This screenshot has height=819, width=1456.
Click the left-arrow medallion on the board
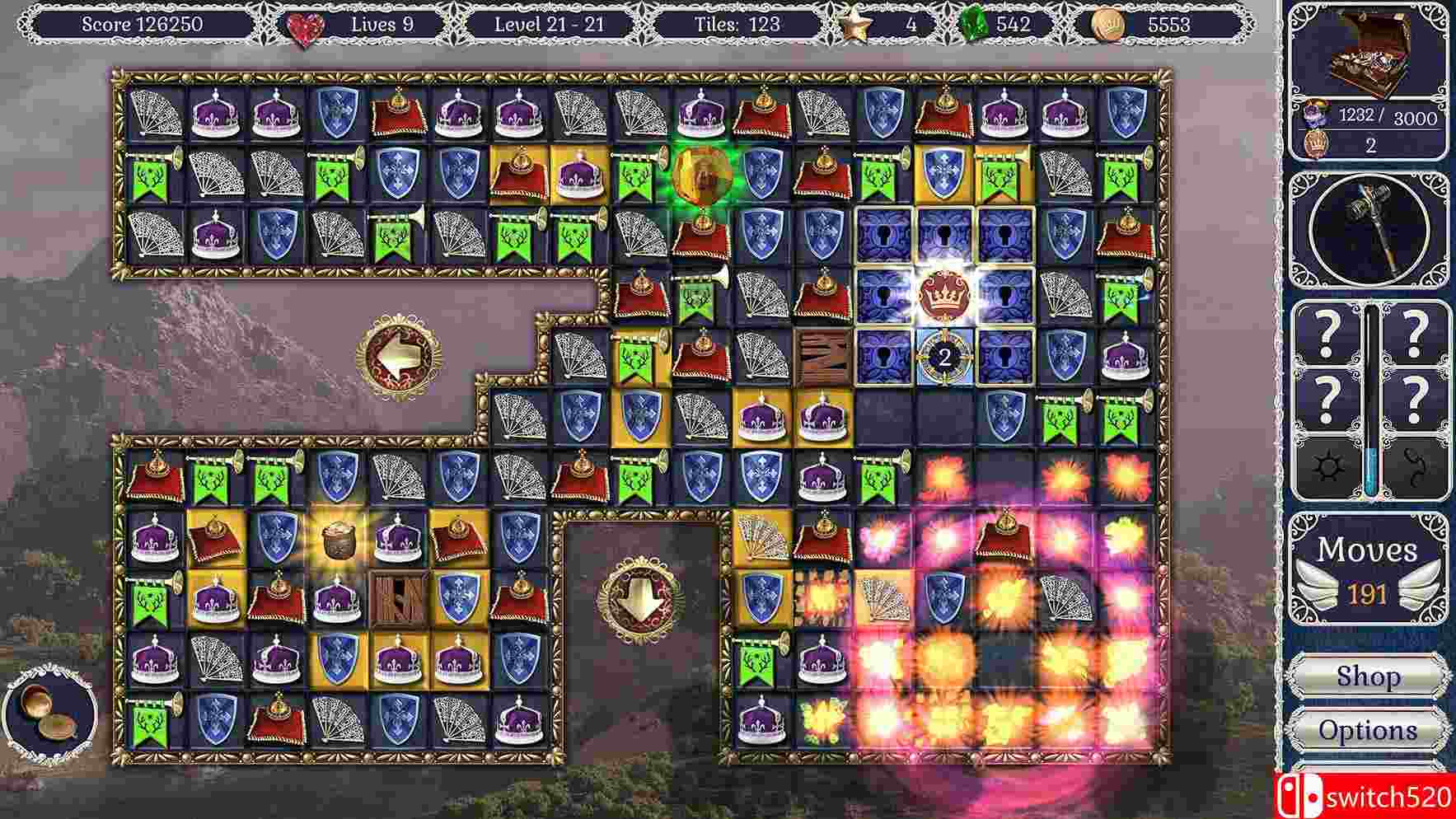click(399, 357)
